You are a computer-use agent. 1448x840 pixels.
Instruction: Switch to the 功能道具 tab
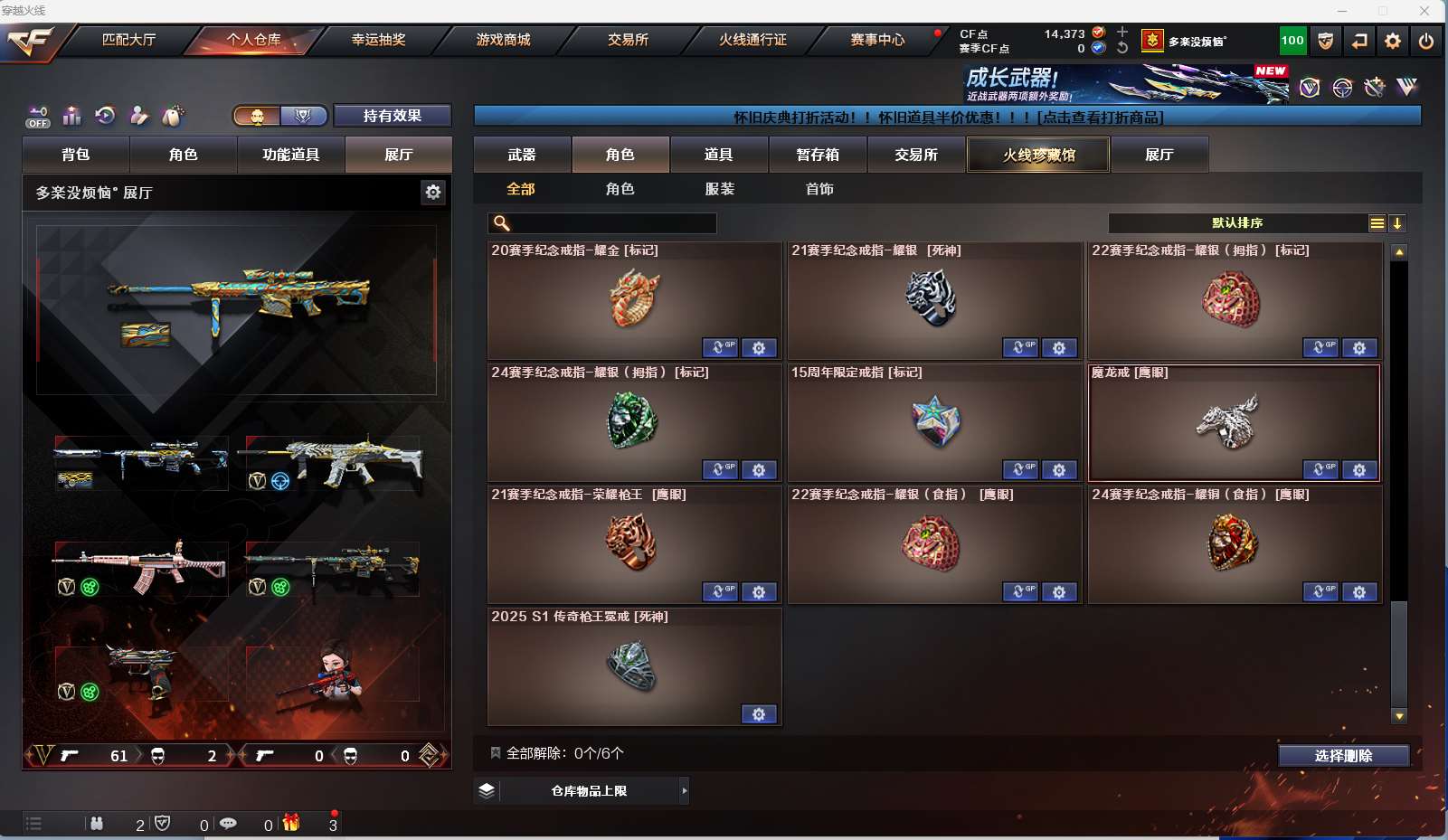click(x=291, y=155)
